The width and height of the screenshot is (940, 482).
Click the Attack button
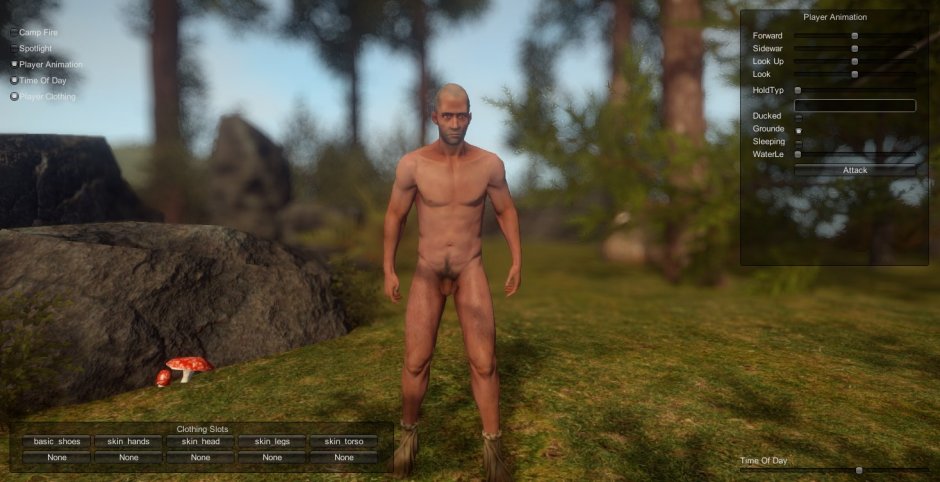855,170
